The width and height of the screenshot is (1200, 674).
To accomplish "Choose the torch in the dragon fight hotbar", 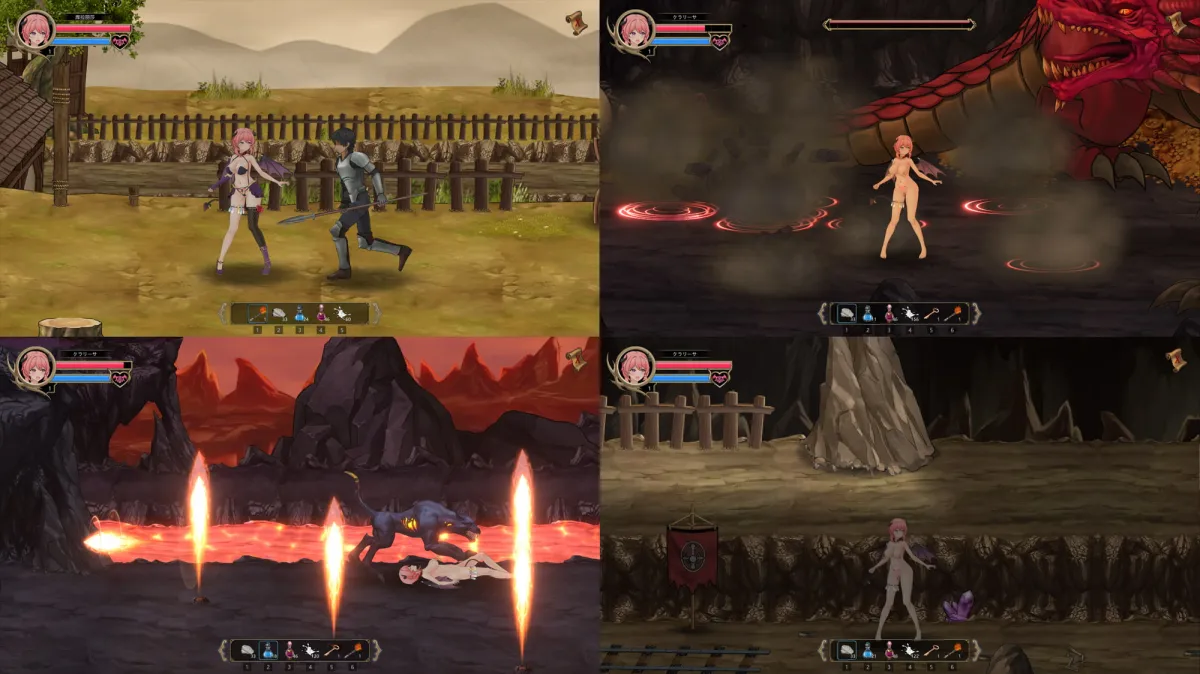I will [952, 313].
